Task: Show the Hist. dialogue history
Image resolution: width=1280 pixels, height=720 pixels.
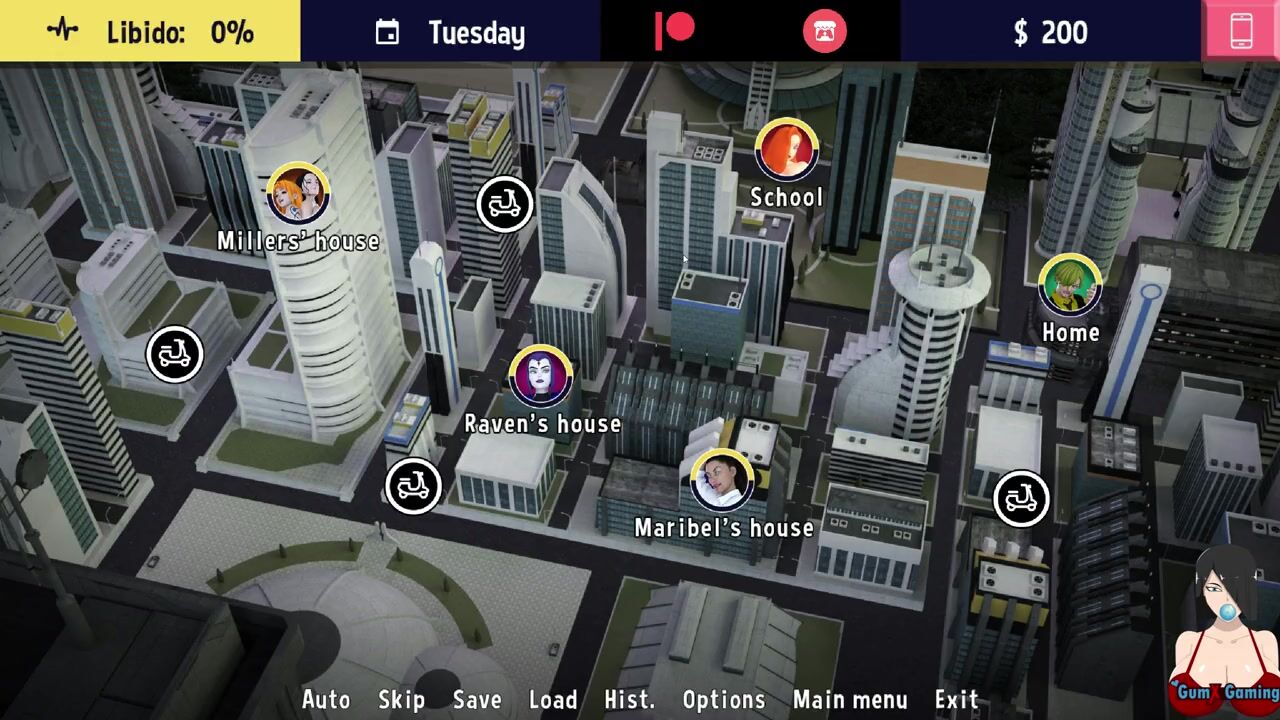Action: click(x=629, y=699)
